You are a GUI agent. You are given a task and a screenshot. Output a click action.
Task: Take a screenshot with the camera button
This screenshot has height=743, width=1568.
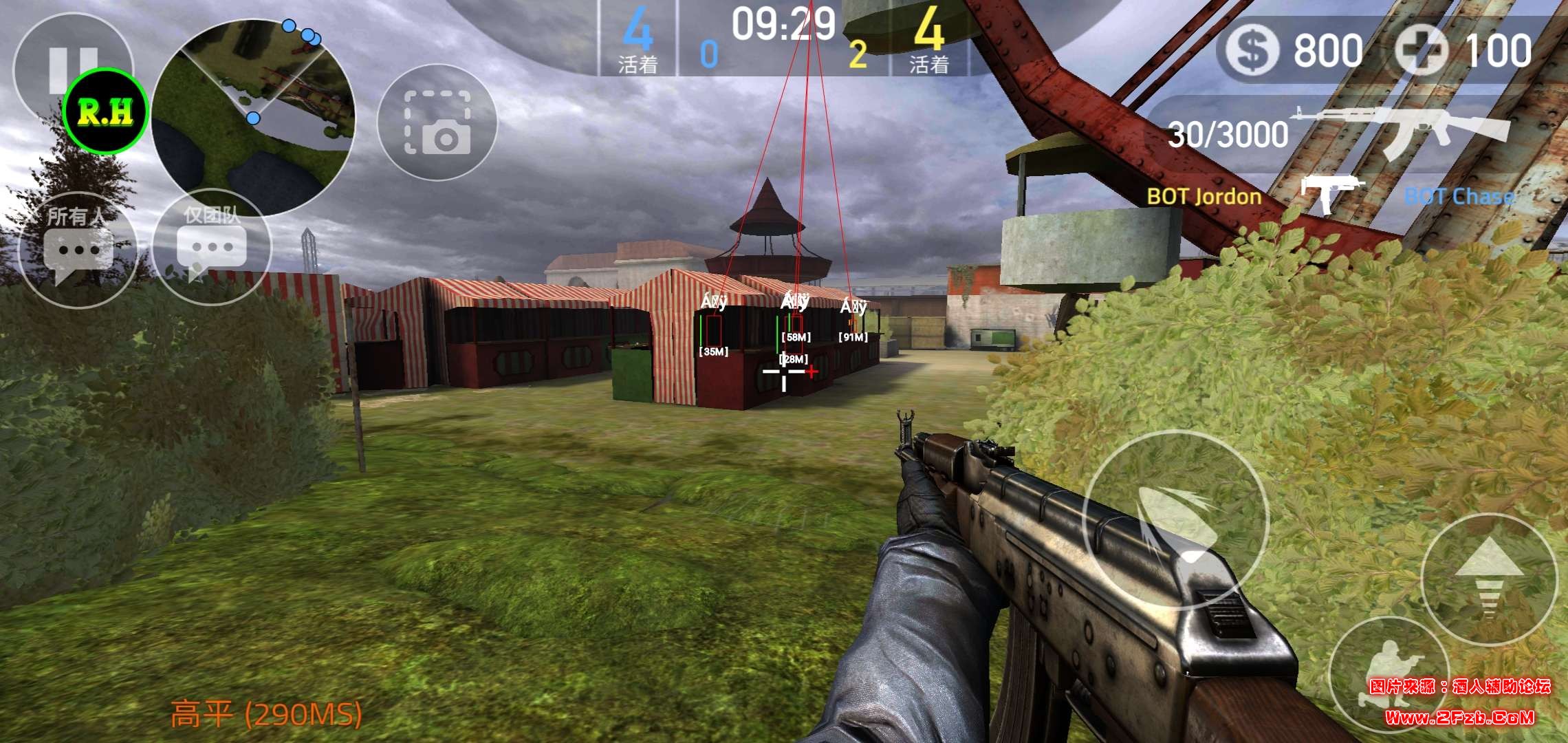(437, 122)
